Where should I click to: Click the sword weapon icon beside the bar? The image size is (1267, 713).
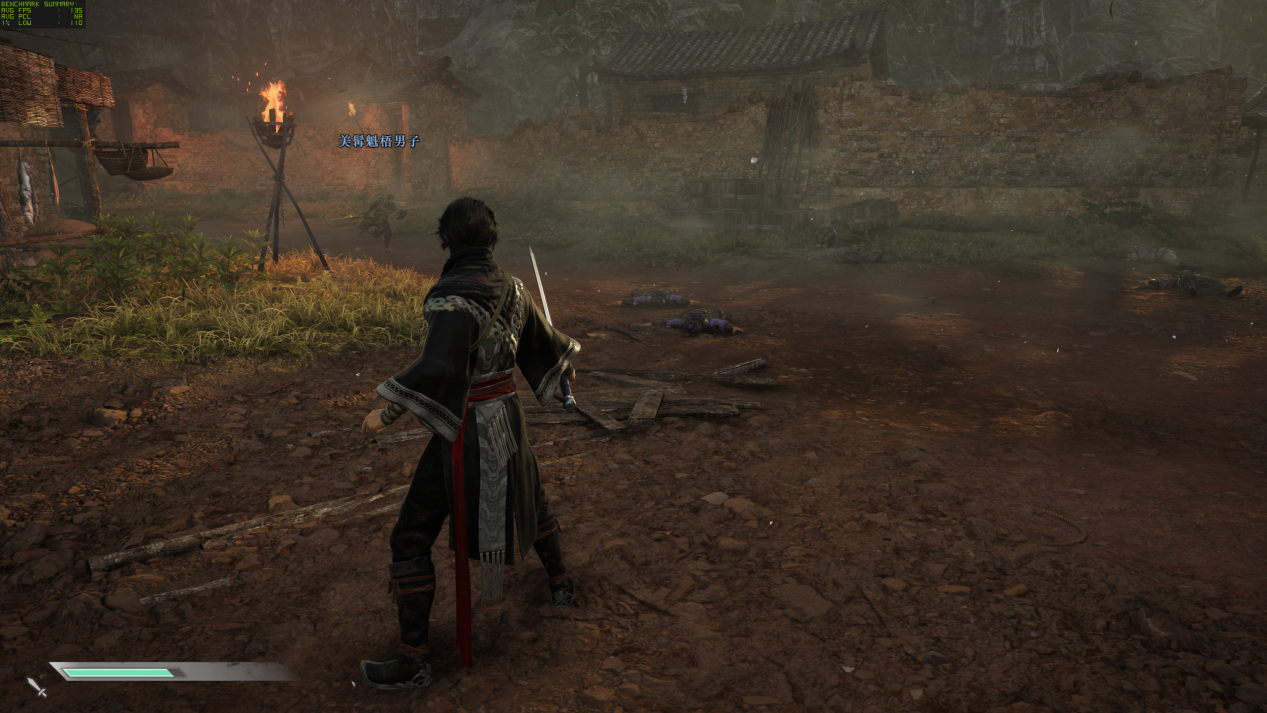[x=37, y=686]
